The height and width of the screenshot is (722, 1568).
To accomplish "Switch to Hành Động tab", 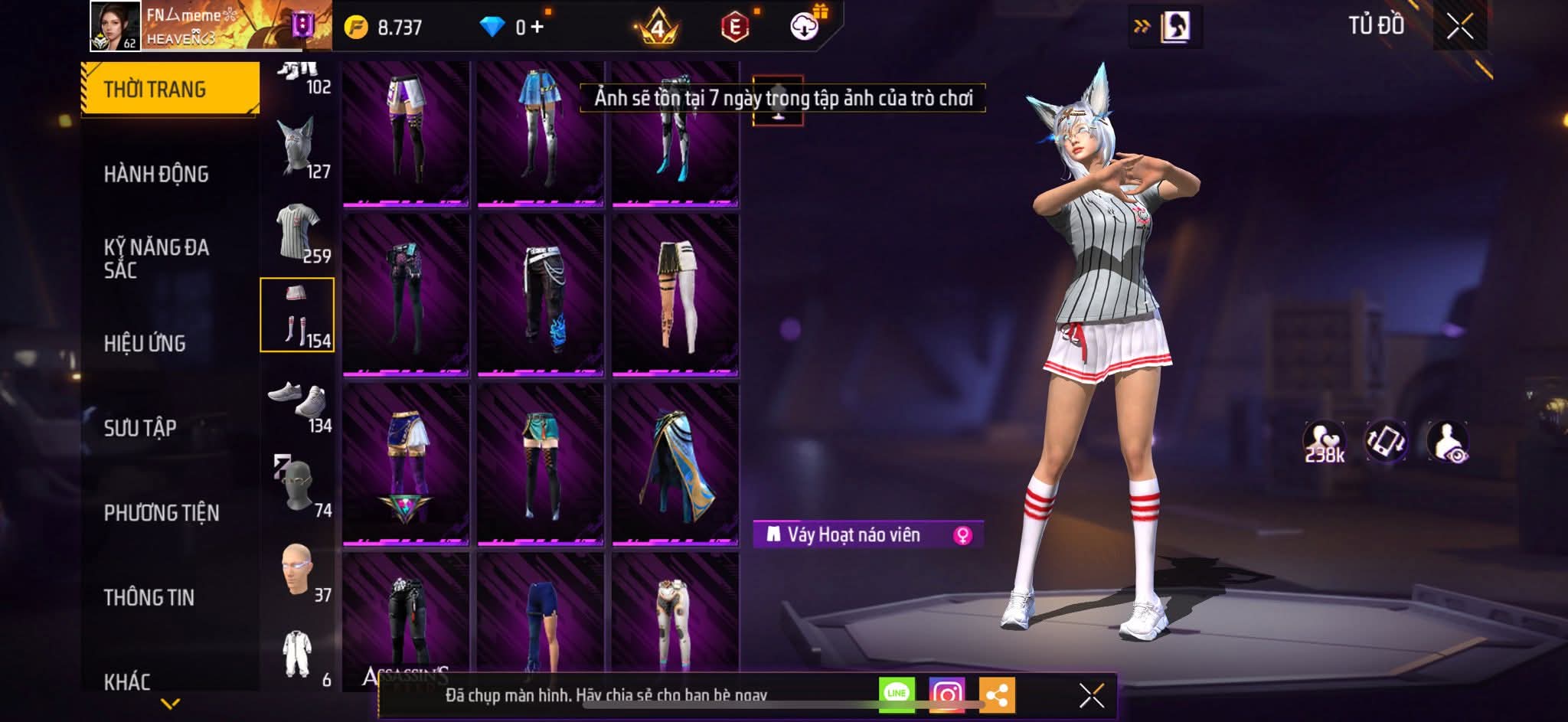I will (156, 175).
